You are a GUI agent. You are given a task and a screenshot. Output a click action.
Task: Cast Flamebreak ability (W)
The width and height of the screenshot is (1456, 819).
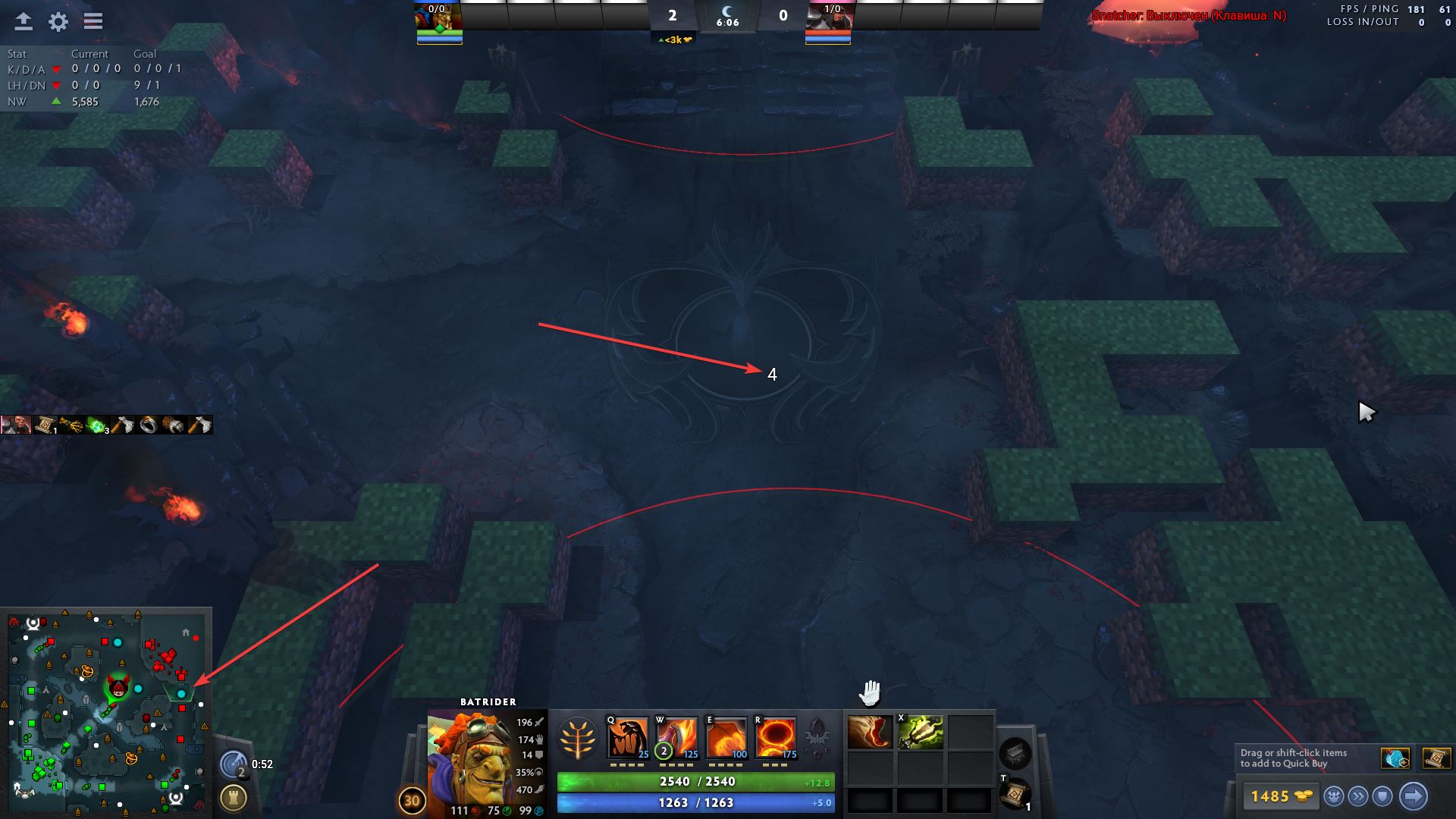676,737
